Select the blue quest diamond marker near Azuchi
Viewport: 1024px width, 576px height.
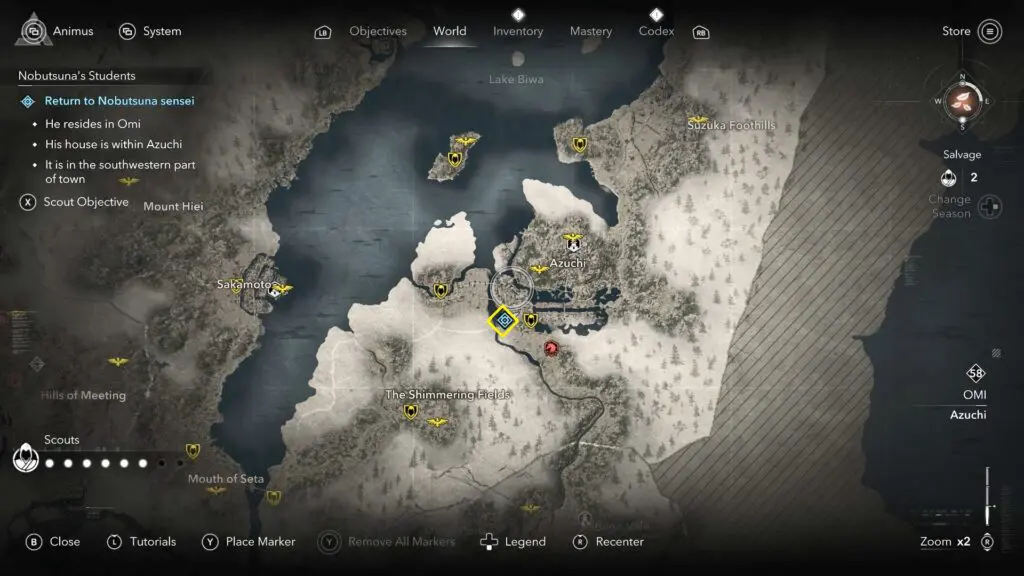(504, 320)
